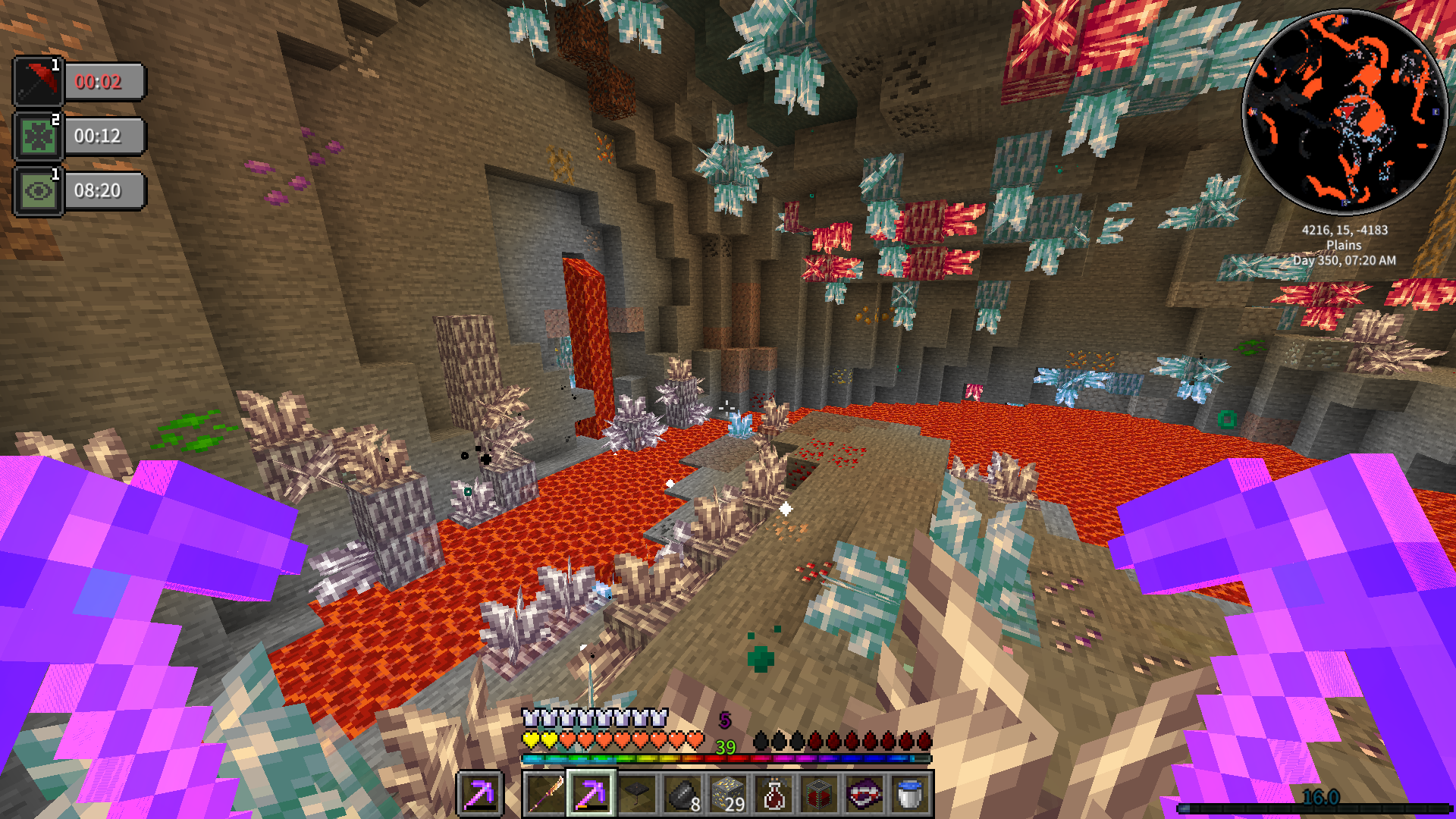1456x819 pixels.
Task: Click the eye status effect icon
Action: tap(38, 190)
